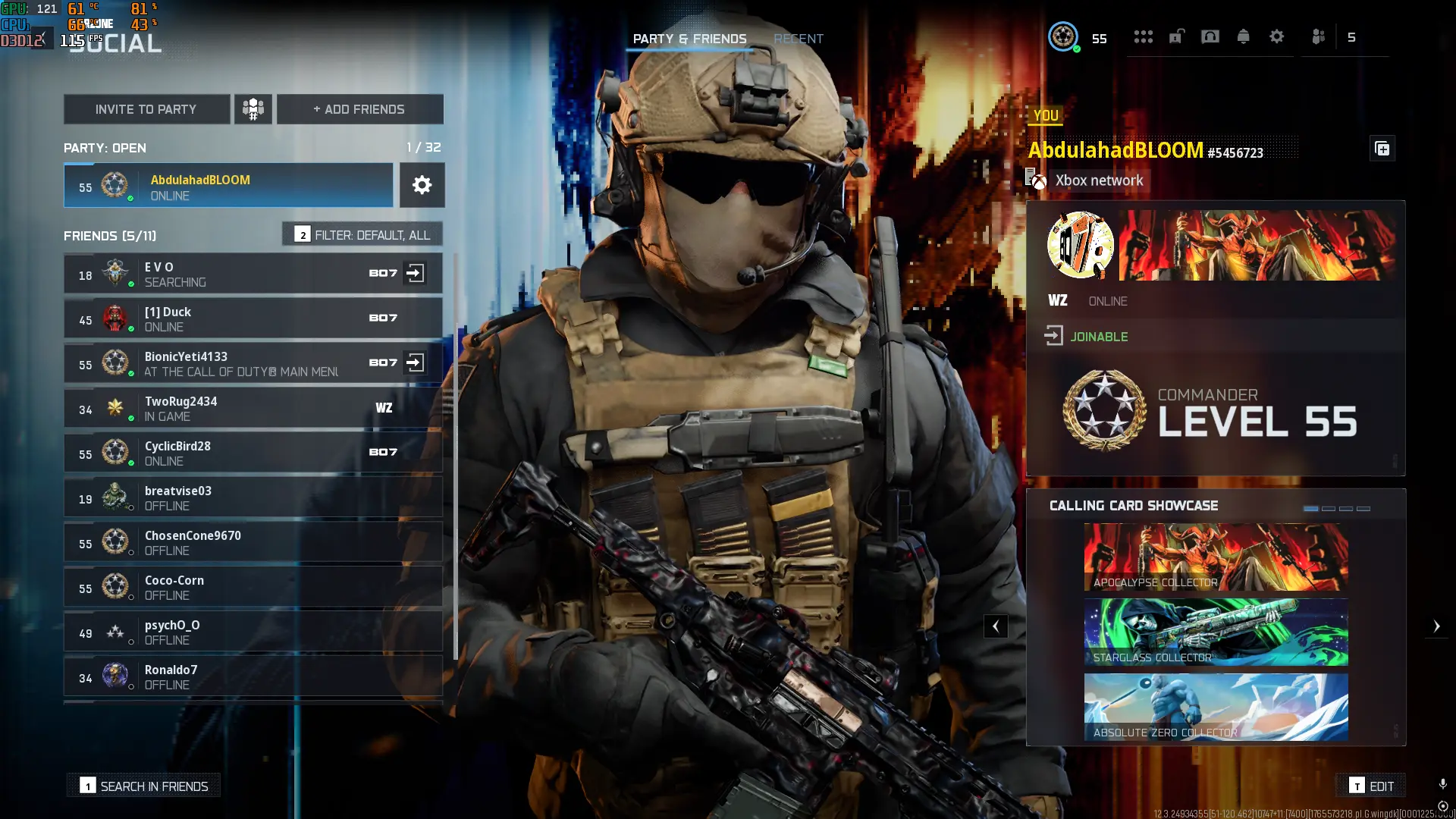This screenshot has width=1456, height=819.
Task: Collapse the friends list panel with the left chevron
Action: 996,626
